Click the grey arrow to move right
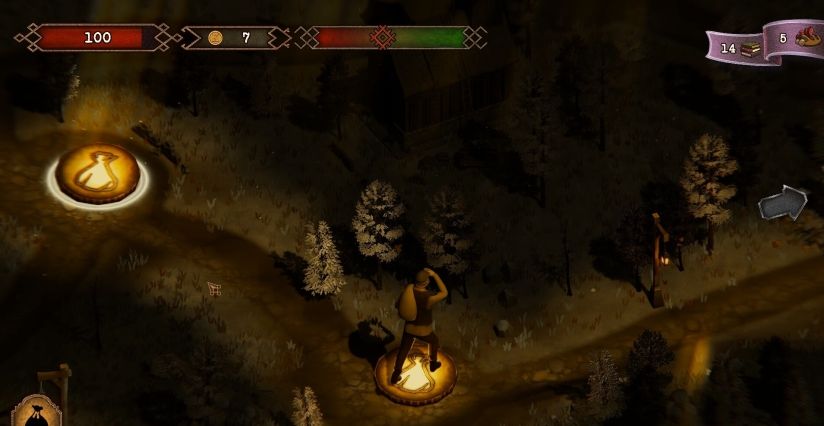This screenshot has height=426, width=824. pos(782,203)
